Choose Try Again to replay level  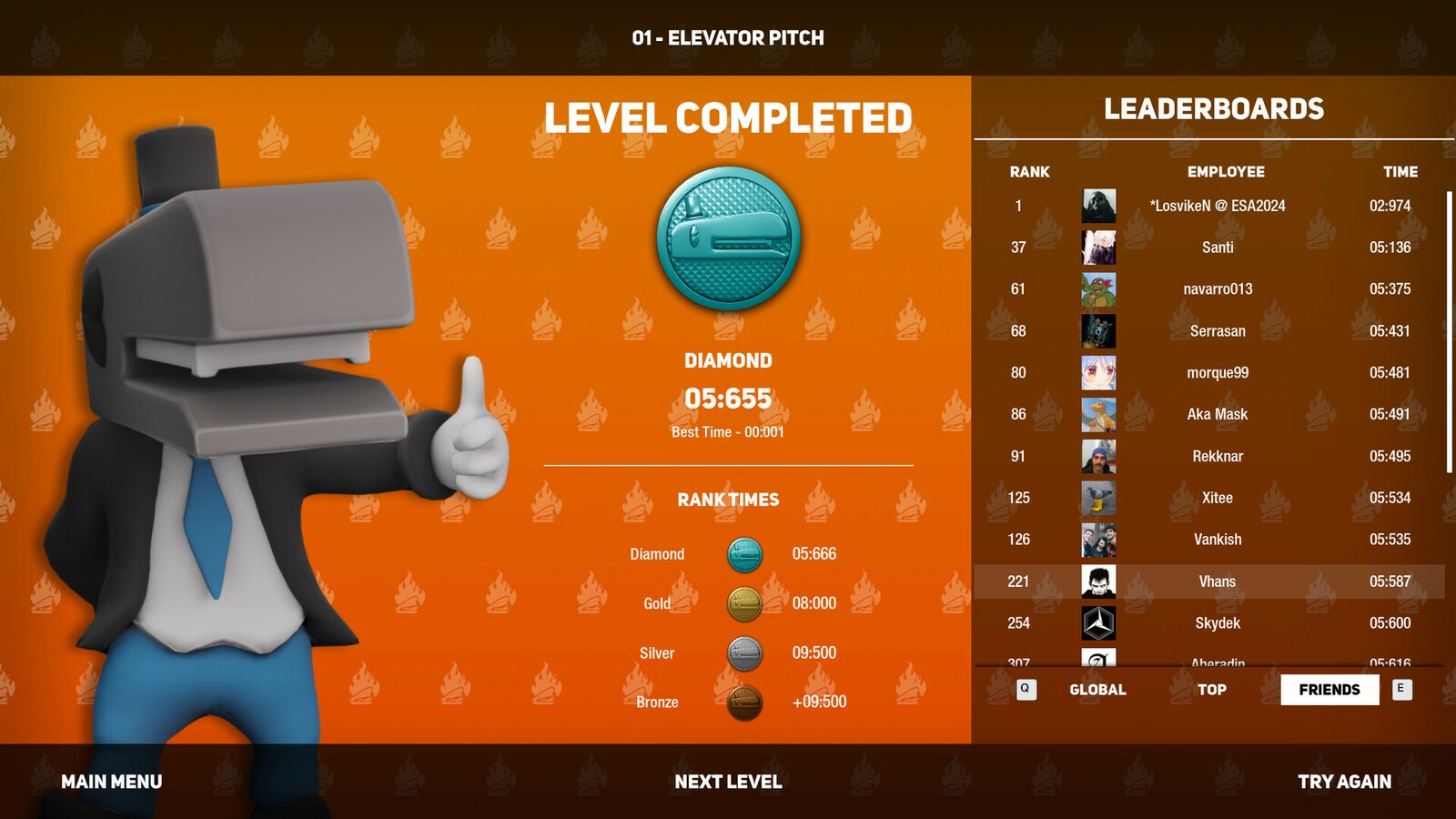tap(1344, 782)
